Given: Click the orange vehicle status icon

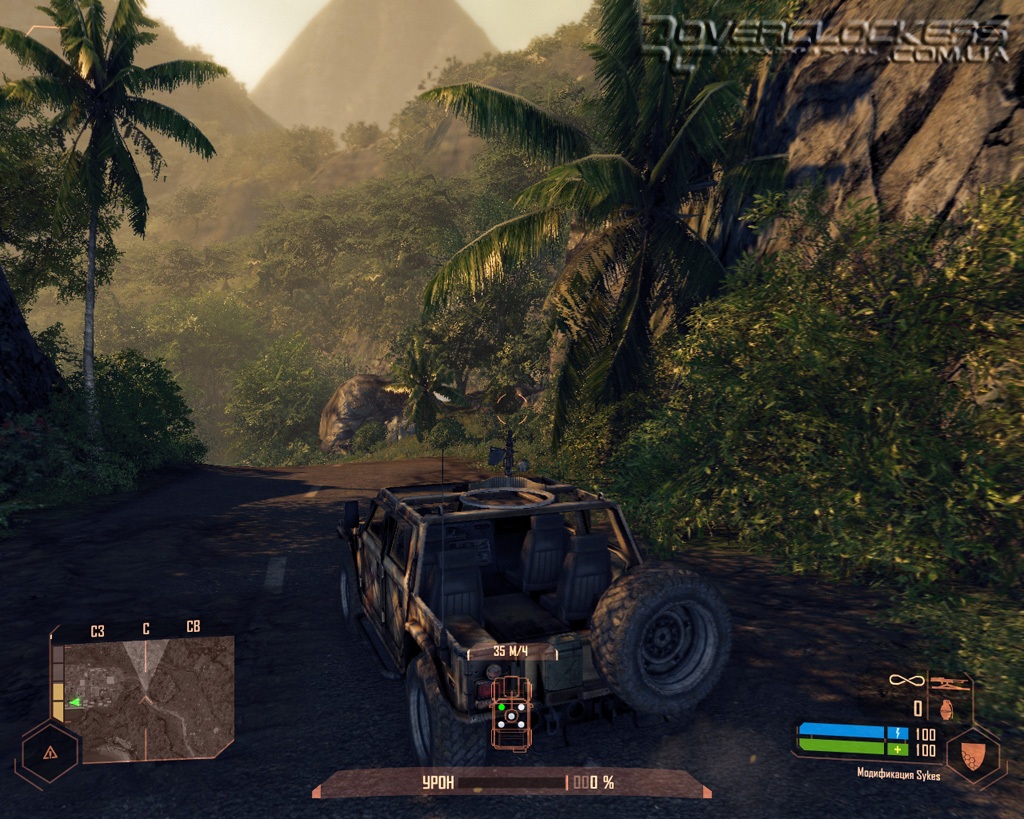Looking at the screenshot, I should tap(511, 712).
